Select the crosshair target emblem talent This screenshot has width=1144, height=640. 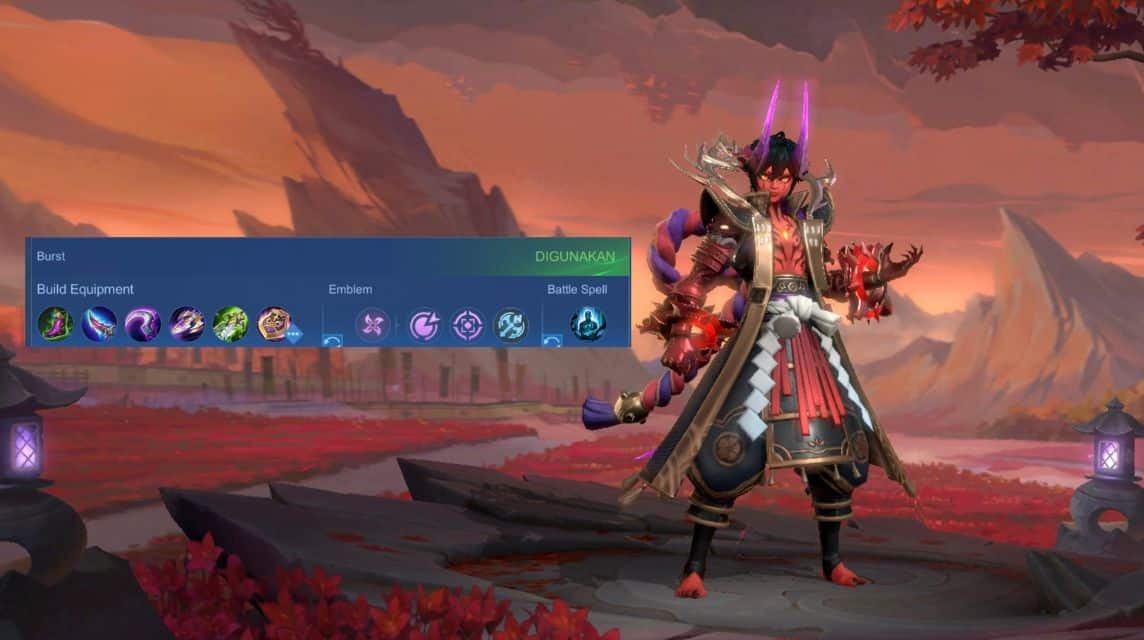coord(467,324)
